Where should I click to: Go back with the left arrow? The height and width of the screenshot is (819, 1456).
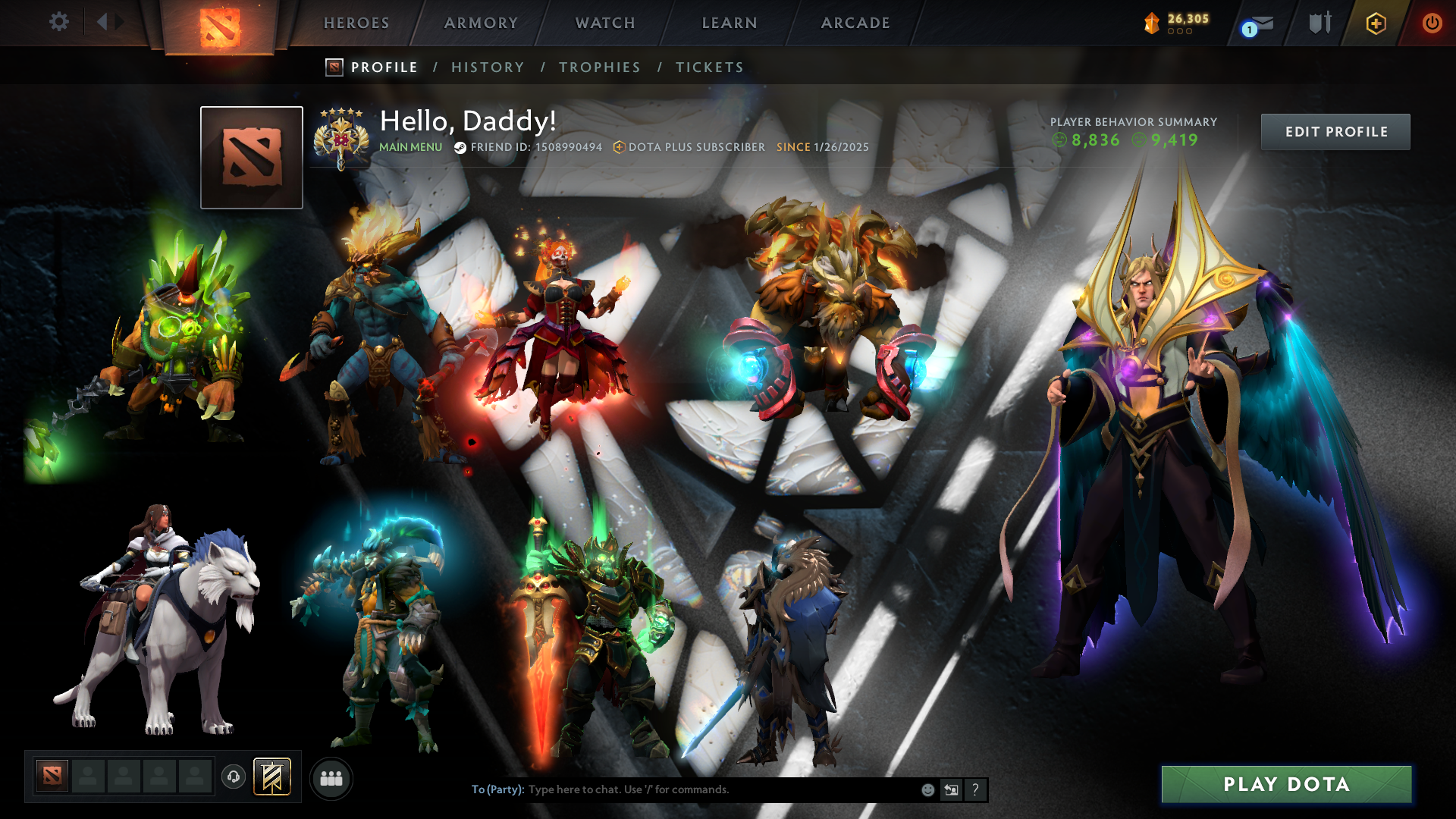[102, 22]
